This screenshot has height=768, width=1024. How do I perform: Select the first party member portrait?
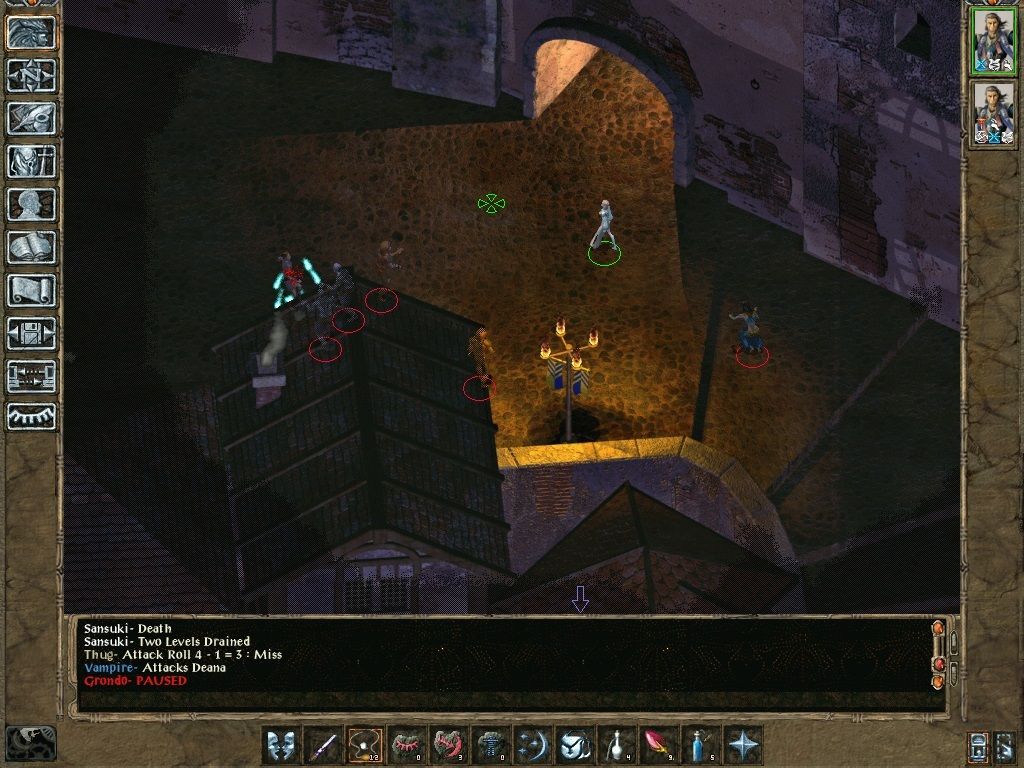tap(993, 41)
